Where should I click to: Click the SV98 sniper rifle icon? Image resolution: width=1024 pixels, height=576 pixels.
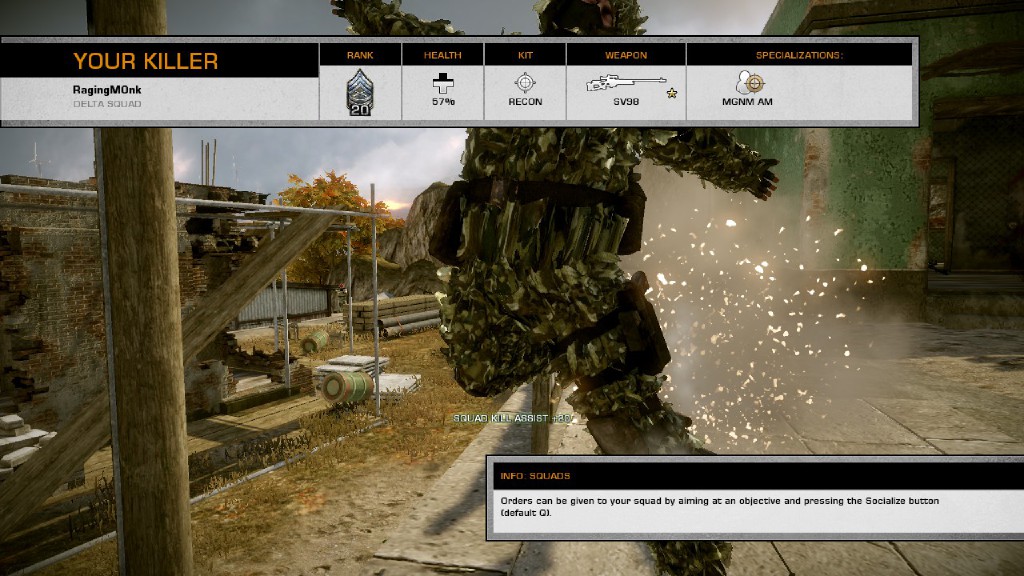tap(624, 83)
